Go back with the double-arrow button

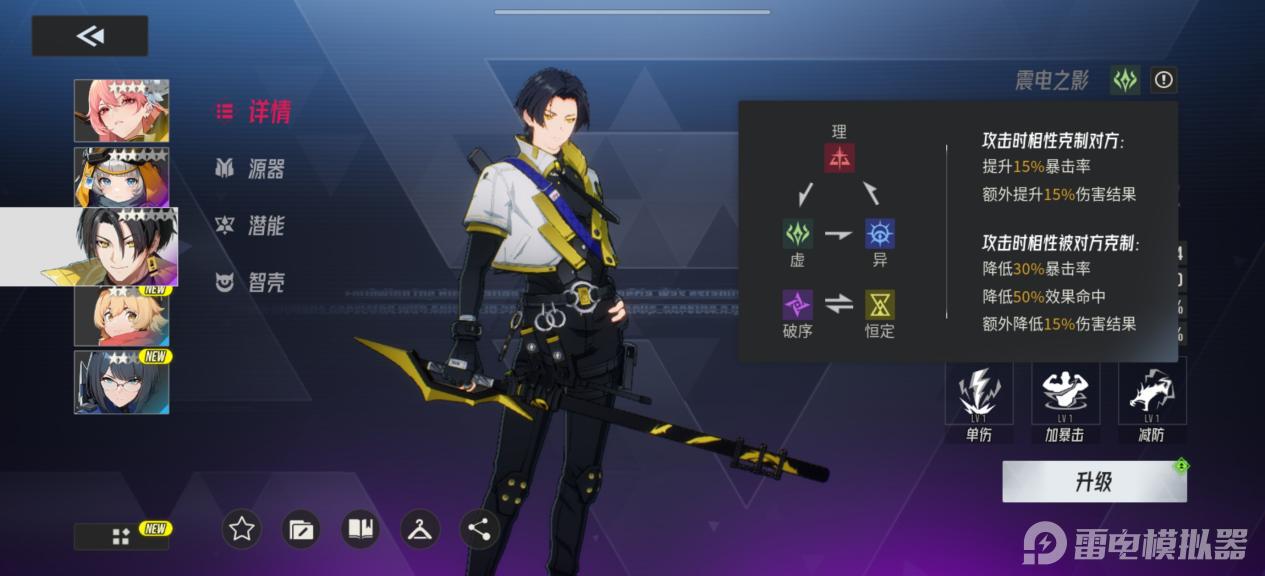(x=90, y=36)
